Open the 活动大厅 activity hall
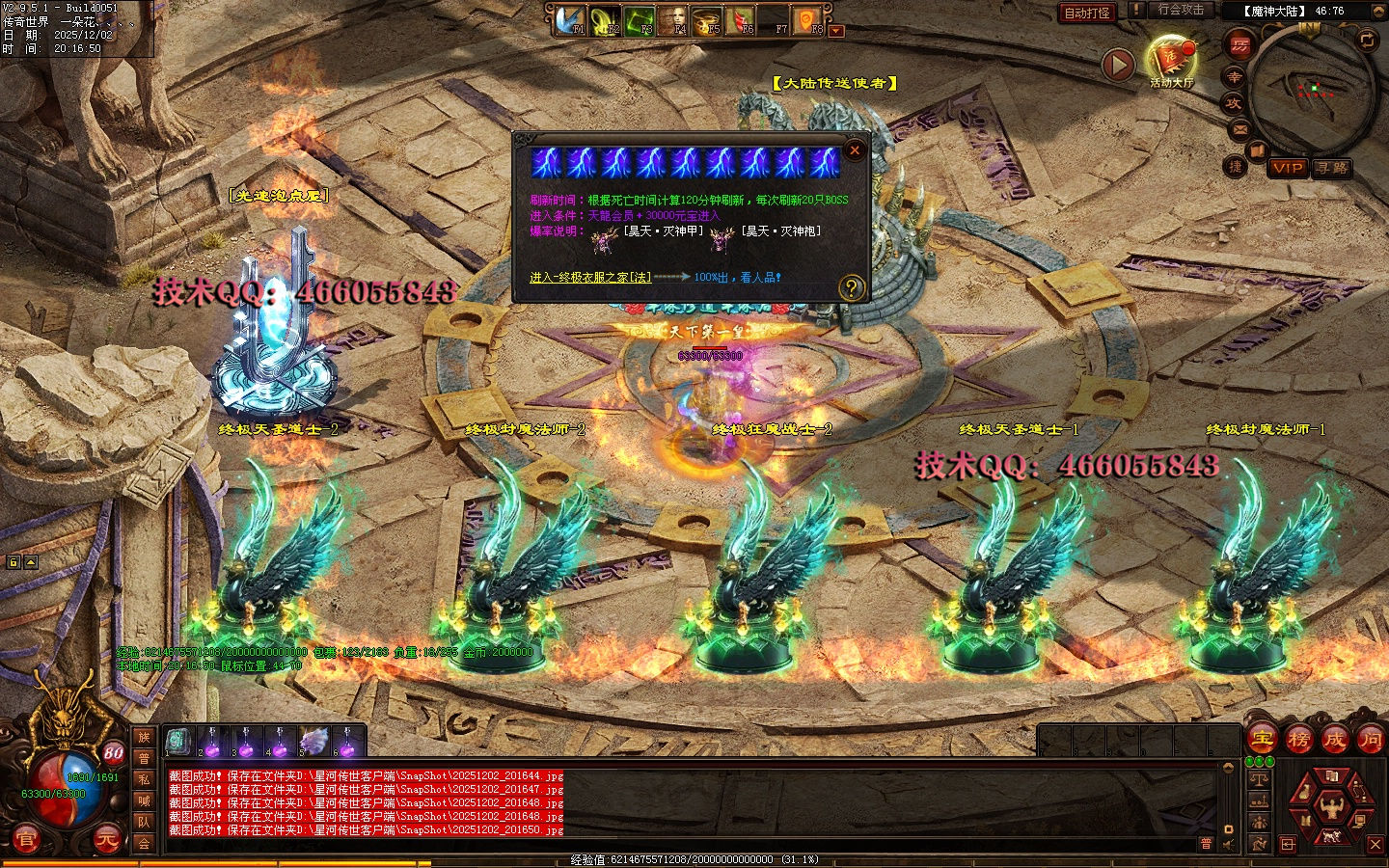The image size is (1389, 868). tap(1171, 60)
